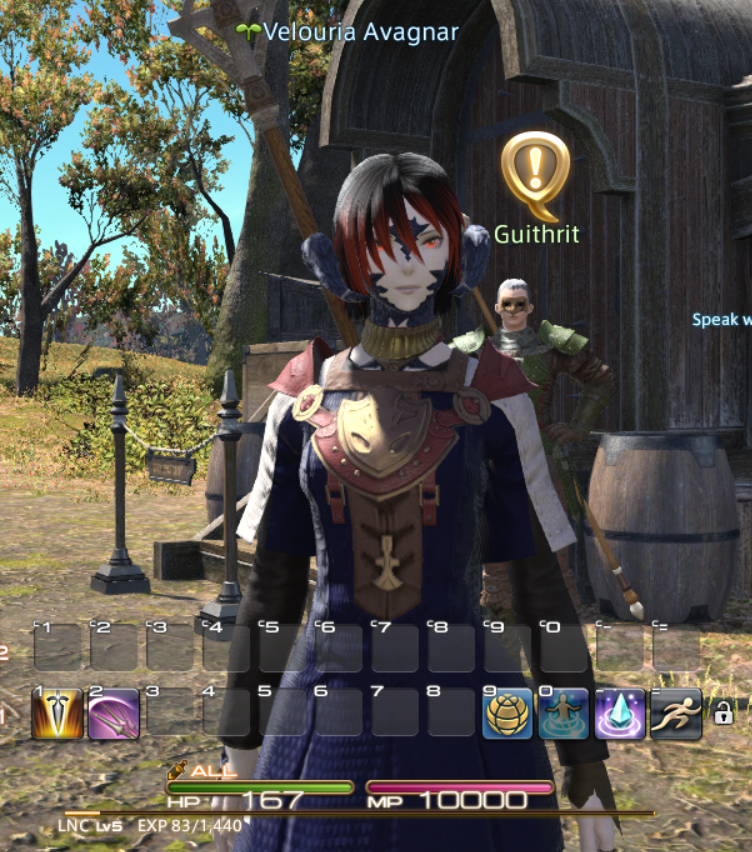752x852 pixels.
Task: Activate the True Thrust spear ability
Action: (x=57, y=713)
